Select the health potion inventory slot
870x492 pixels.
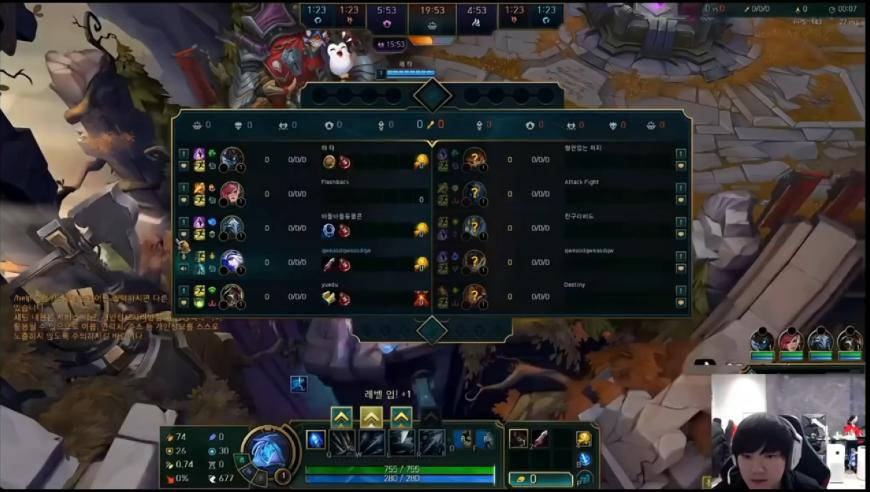pos(540,438)
